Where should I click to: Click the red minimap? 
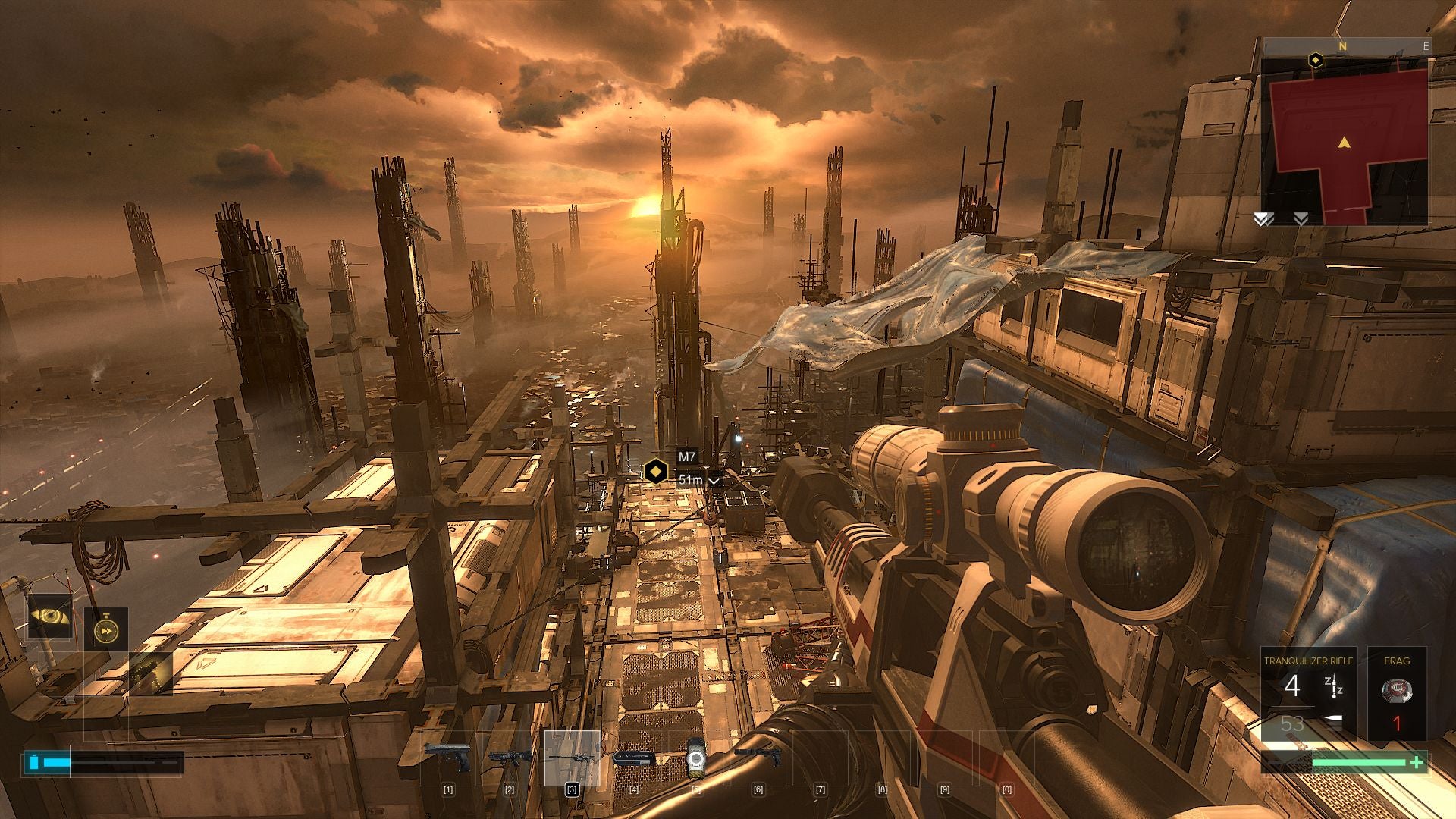(x=1345, y=141)
